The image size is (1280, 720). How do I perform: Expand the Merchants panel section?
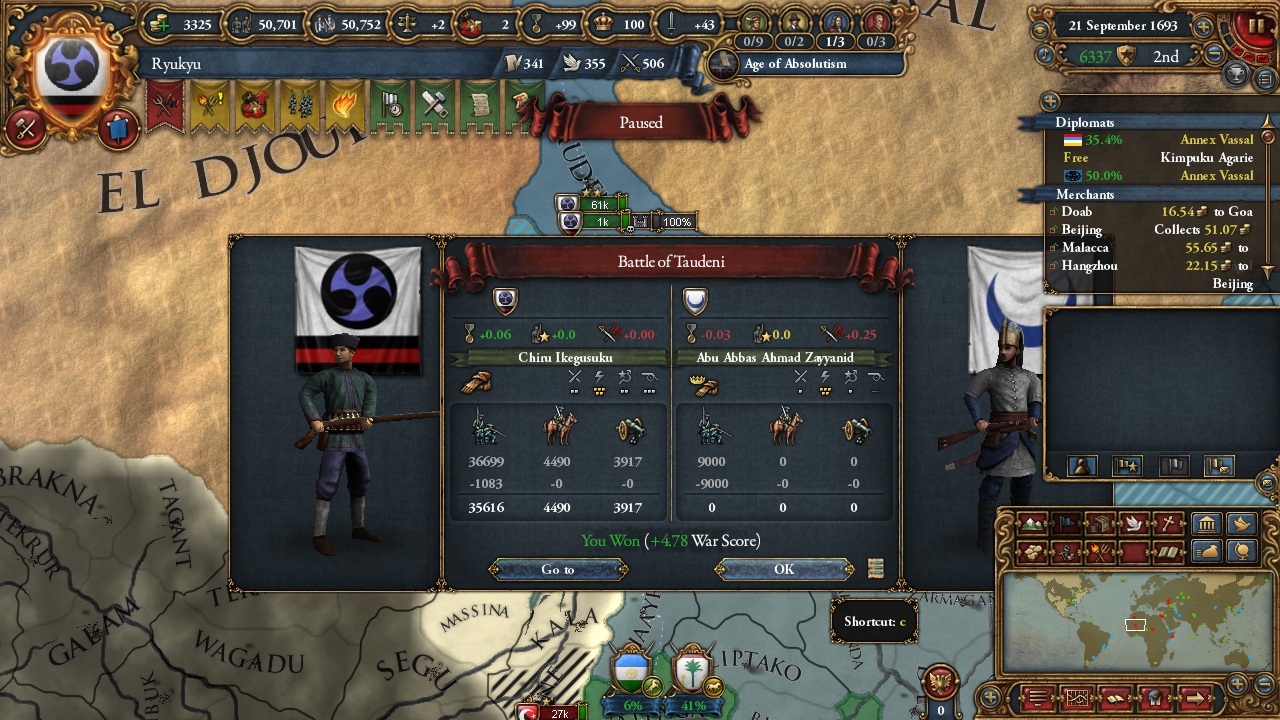tap(1085, 195)
